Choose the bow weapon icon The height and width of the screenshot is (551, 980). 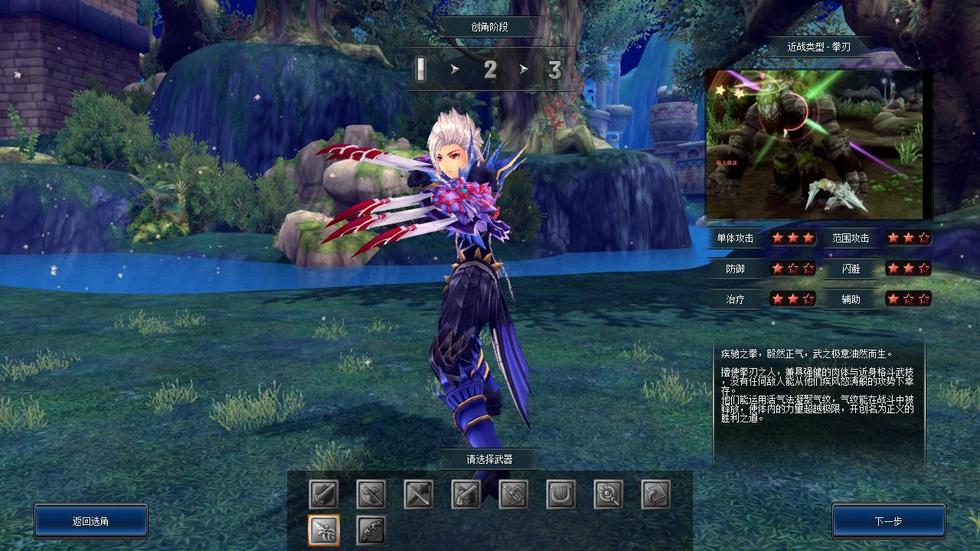click(371, 529)
